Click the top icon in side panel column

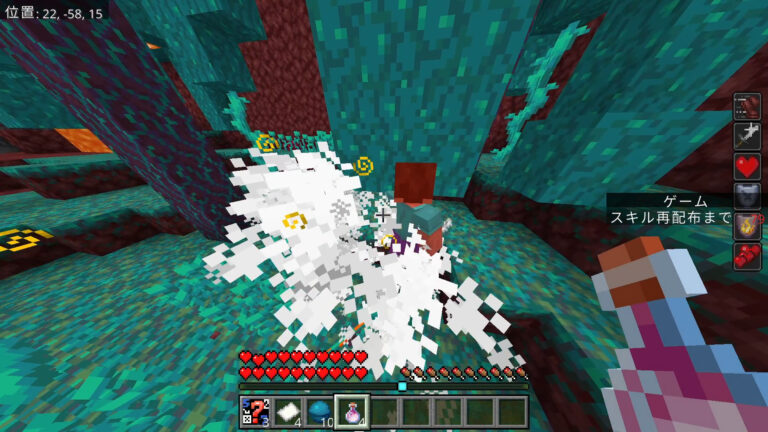(747, 107)
